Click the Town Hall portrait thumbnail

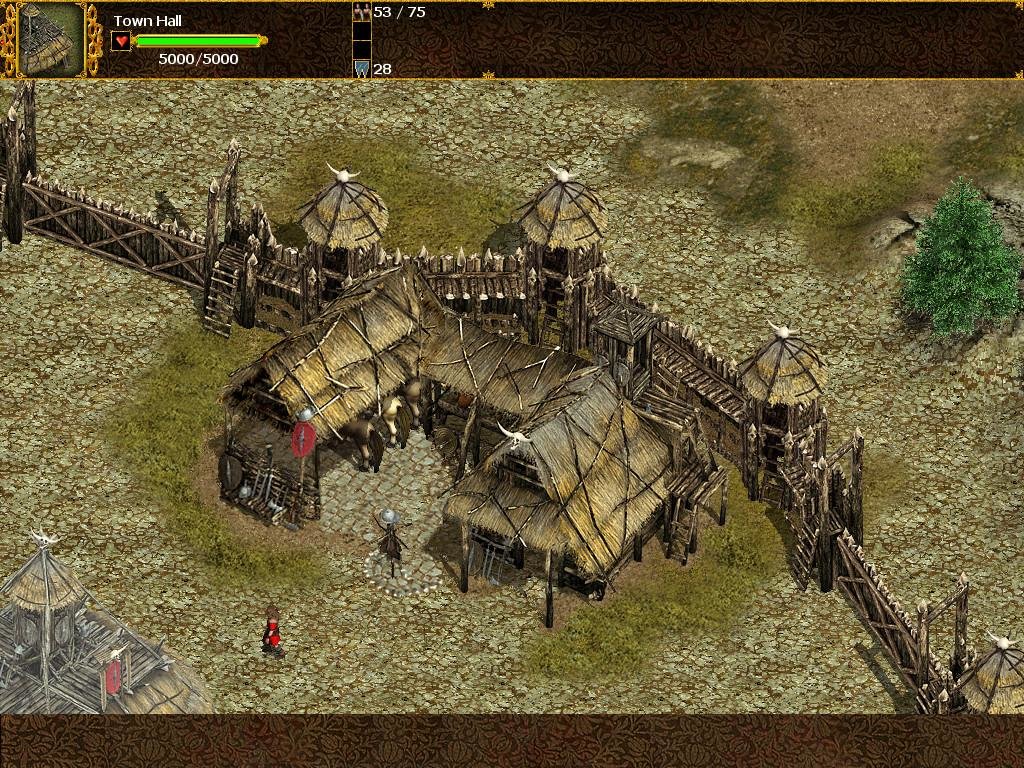[x=50, y=39]
